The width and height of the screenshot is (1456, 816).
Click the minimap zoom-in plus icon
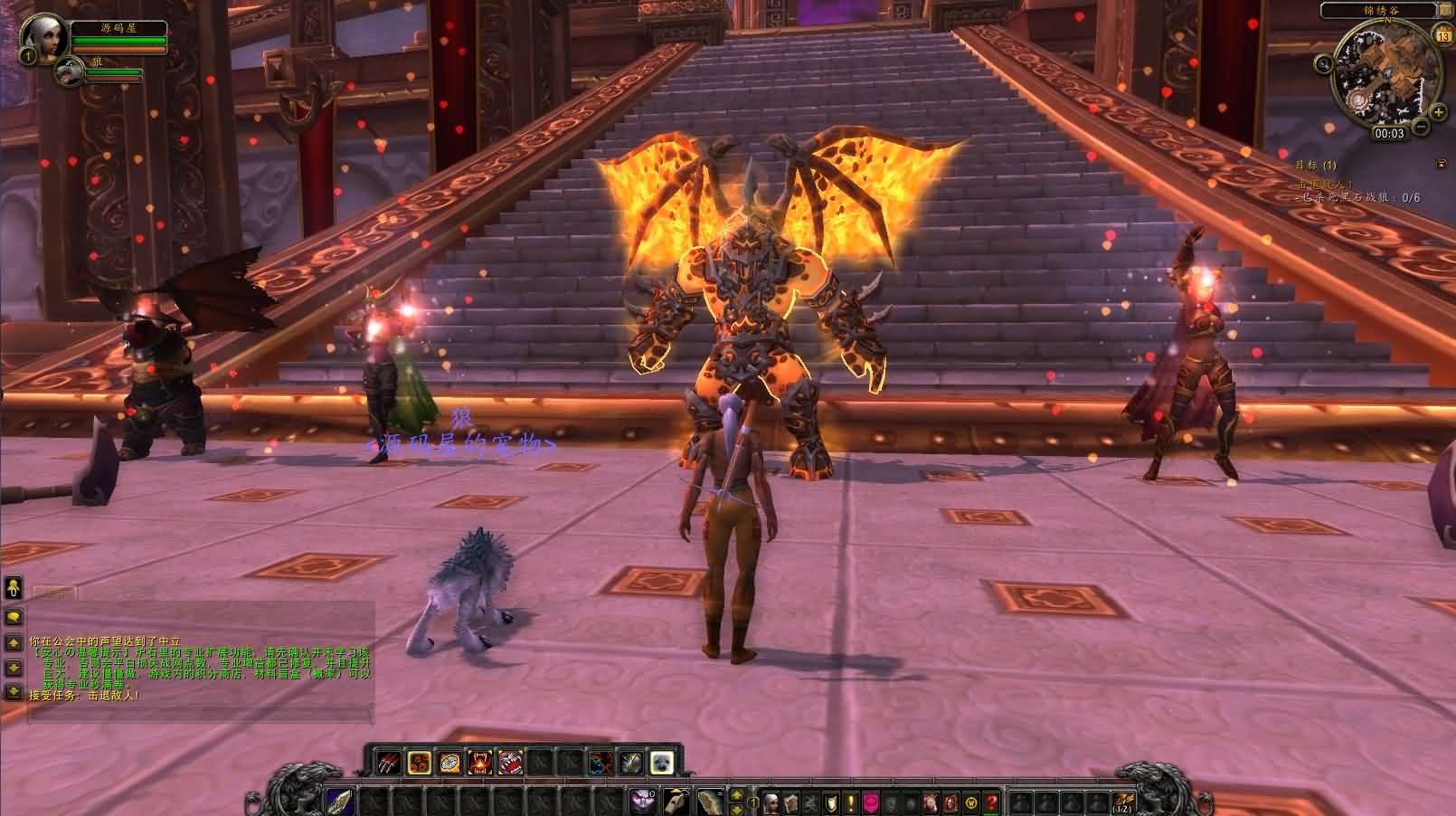coord(1438,111)
